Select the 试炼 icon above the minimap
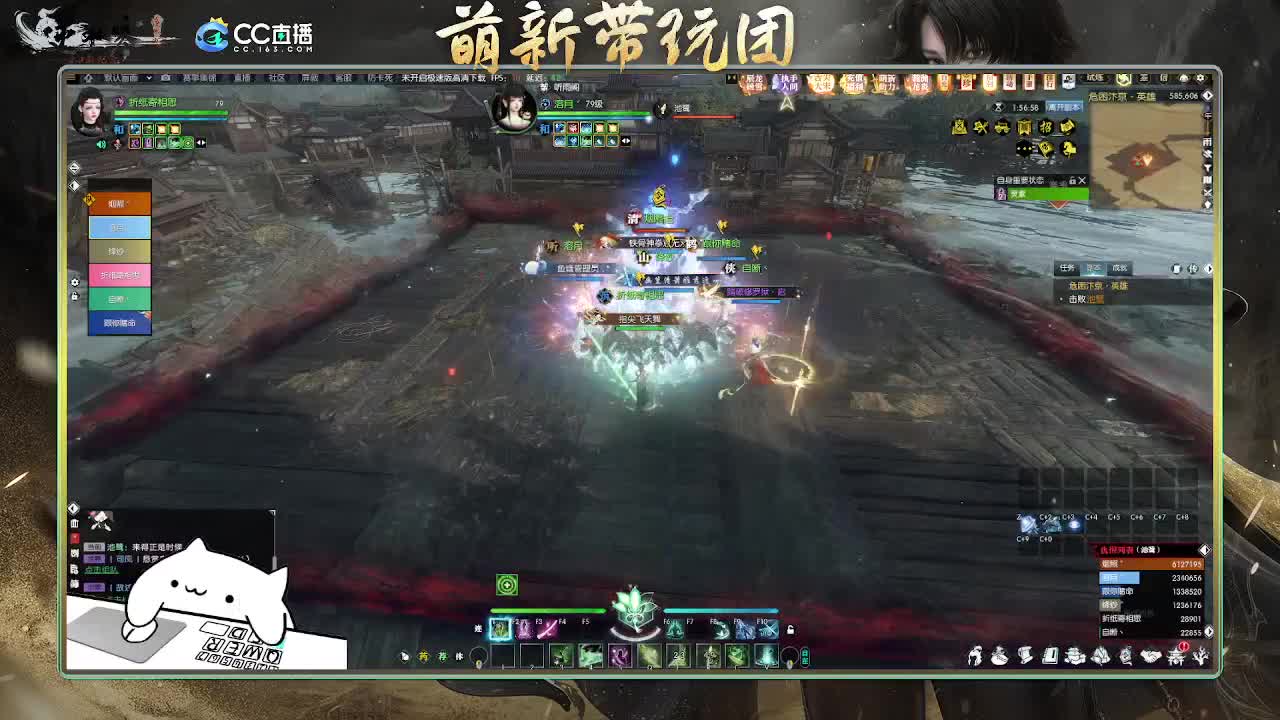1280x720 pixels. (1094, 78)
